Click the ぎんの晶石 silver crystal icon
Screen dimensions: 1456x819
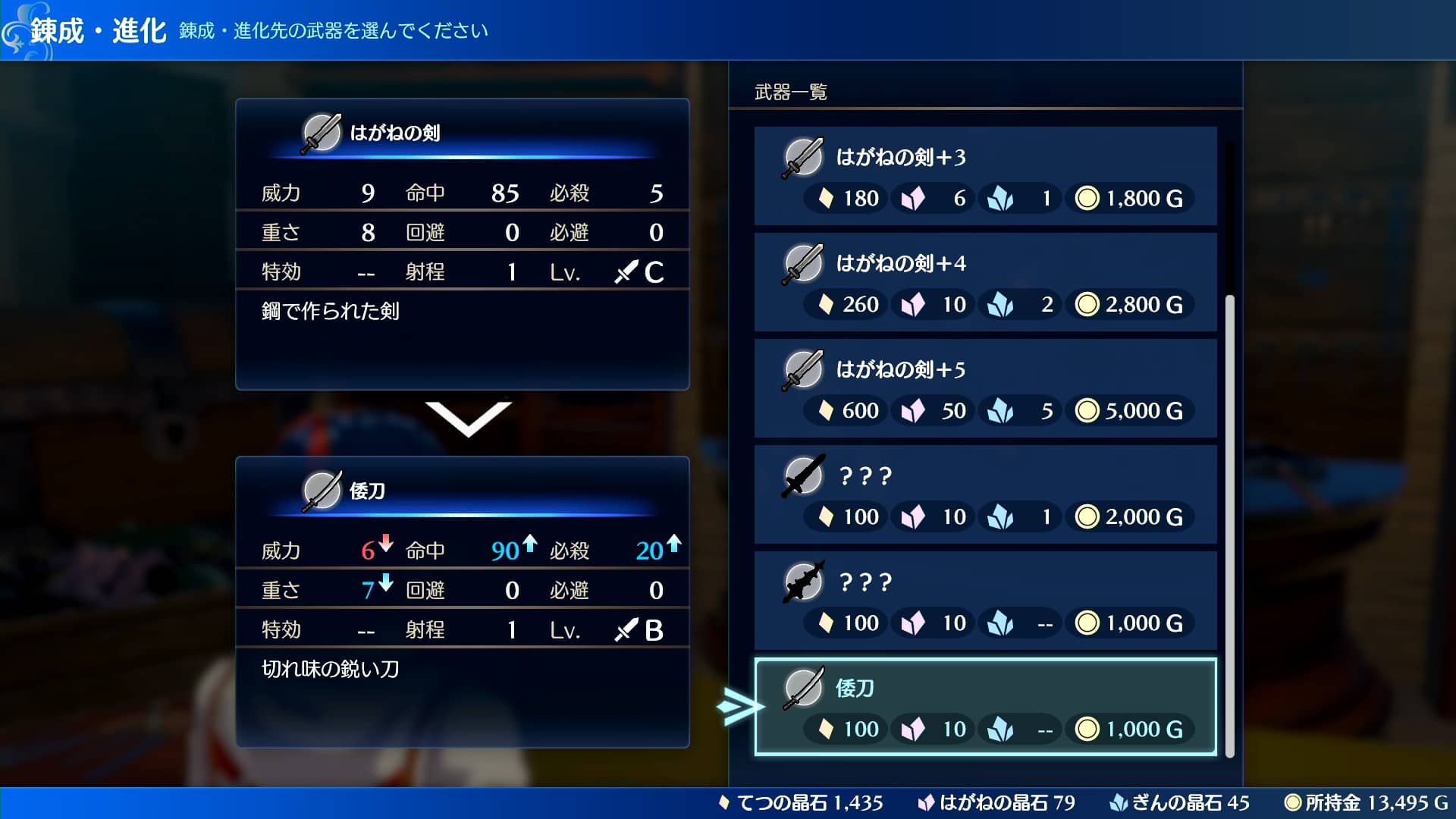[1120, 802]
